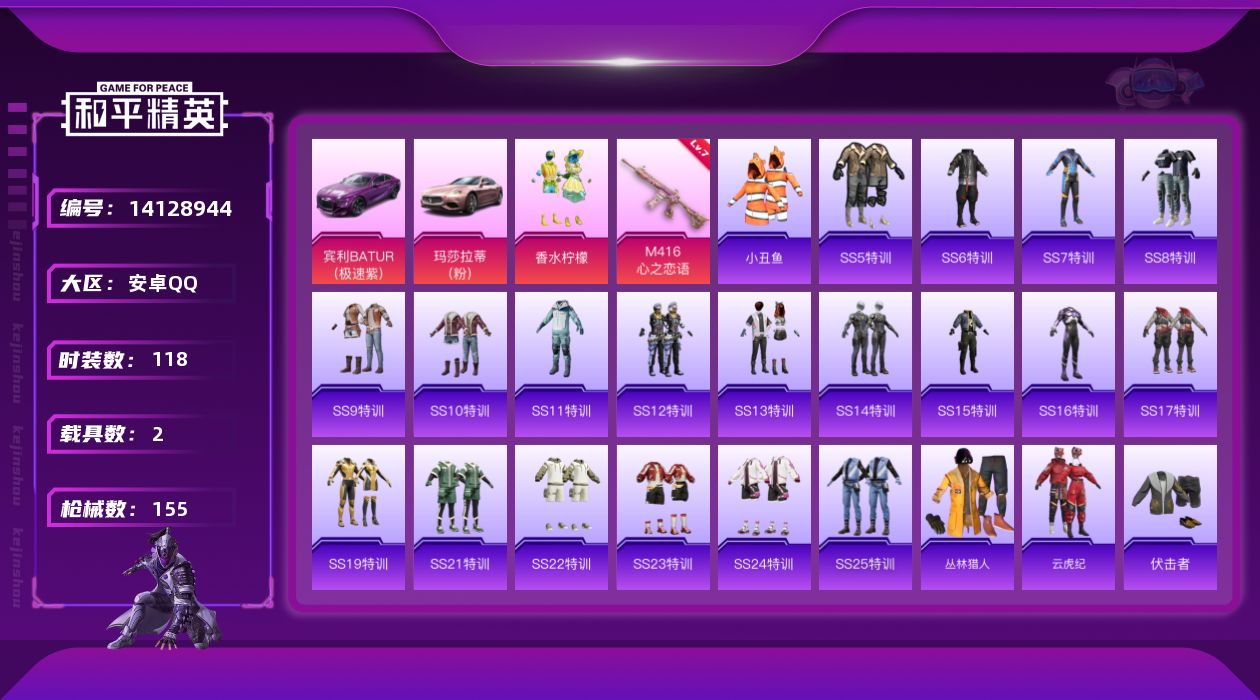This screenshot has height=700, width=1260.
Task: Click the SS7特训 outfit tile
Action: (x=1068, y=211)
